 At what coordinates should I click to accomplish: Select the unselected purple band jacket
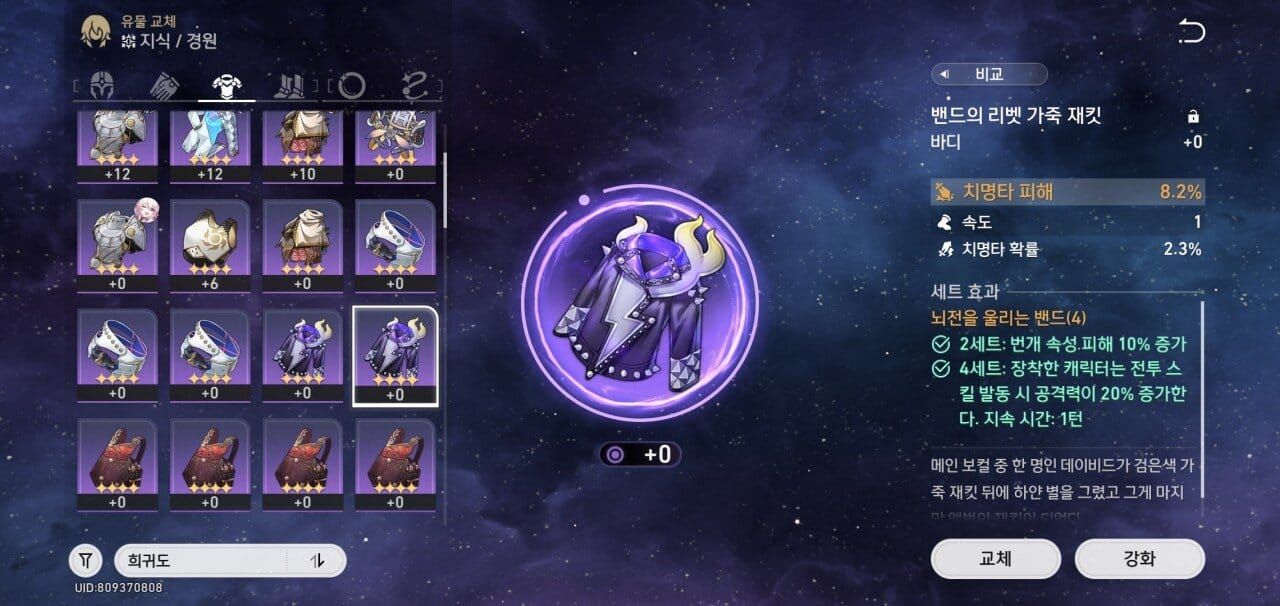(302, 353)
